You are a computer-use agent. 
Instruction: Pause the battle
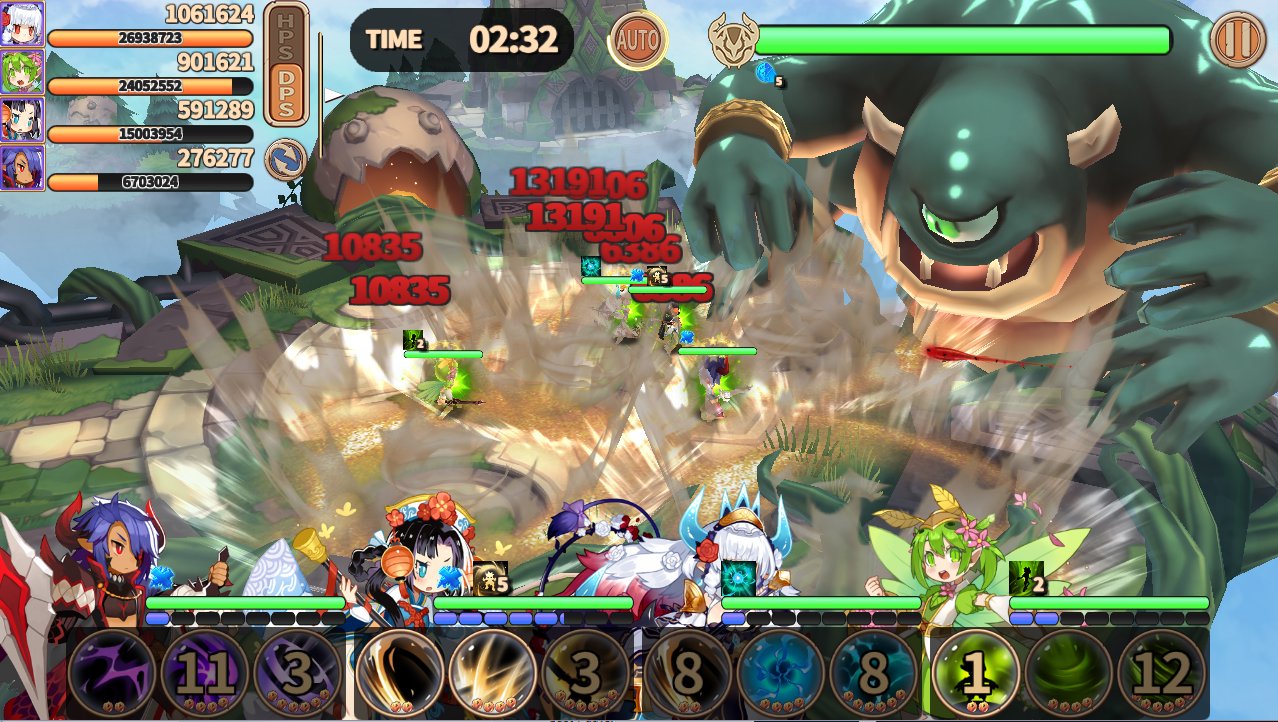click(1237, 40)
